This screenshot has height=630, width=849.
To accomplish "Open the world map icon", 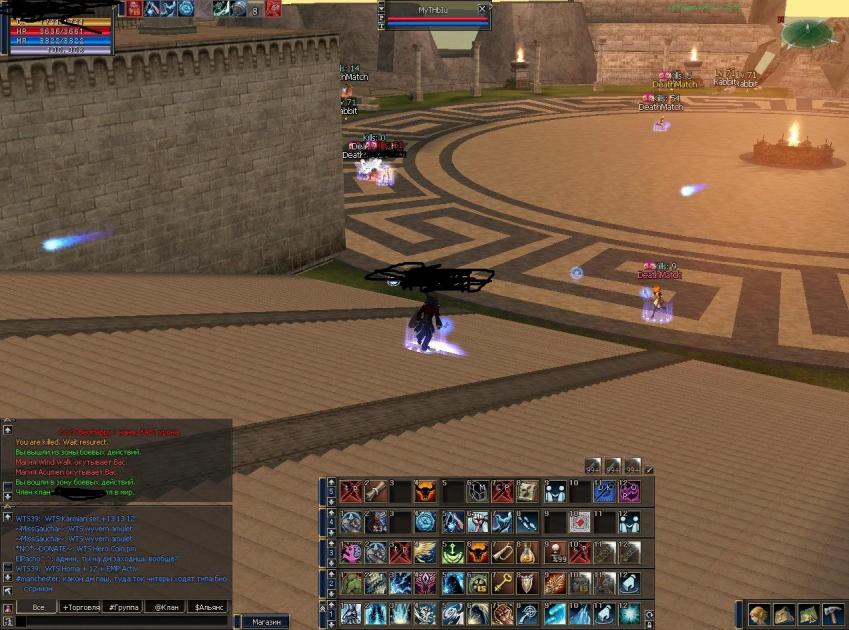I will click(x=808, y=615).
